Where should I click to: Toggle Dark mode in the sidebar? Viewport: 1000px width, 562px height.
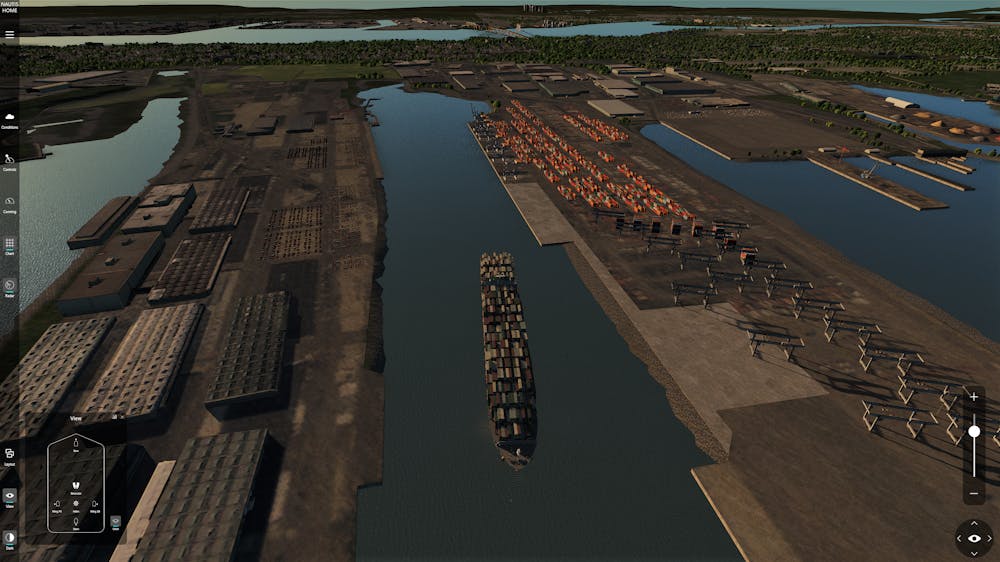click(x=10, y=539)
